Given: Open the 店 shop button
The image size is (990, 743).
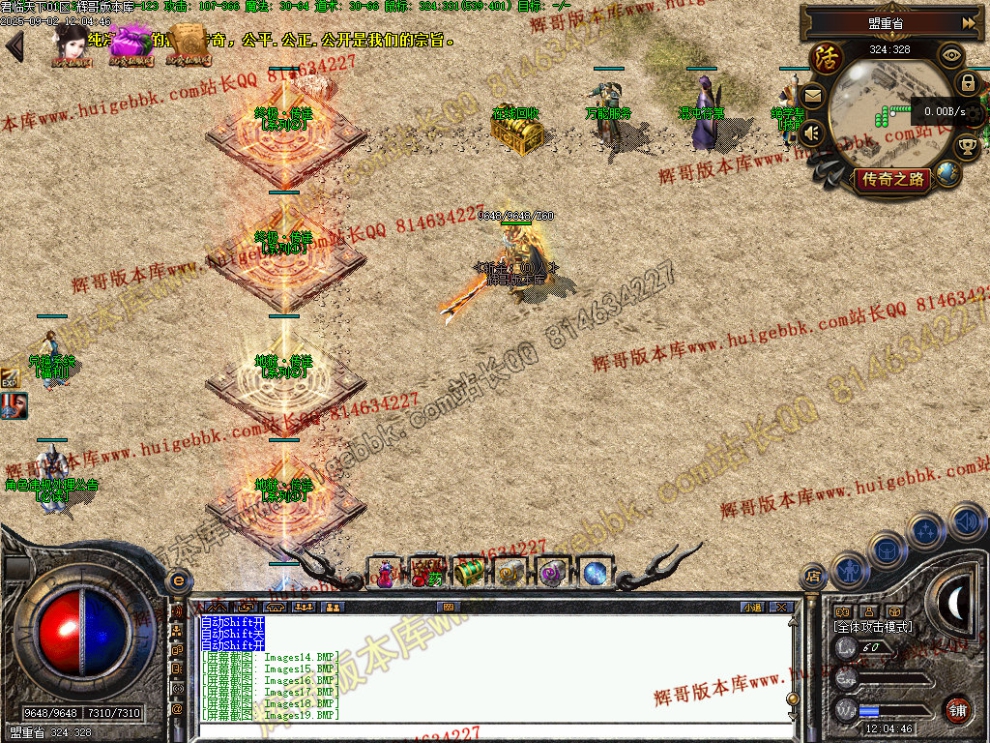Looking at the screenshot, I should [812, 576].
